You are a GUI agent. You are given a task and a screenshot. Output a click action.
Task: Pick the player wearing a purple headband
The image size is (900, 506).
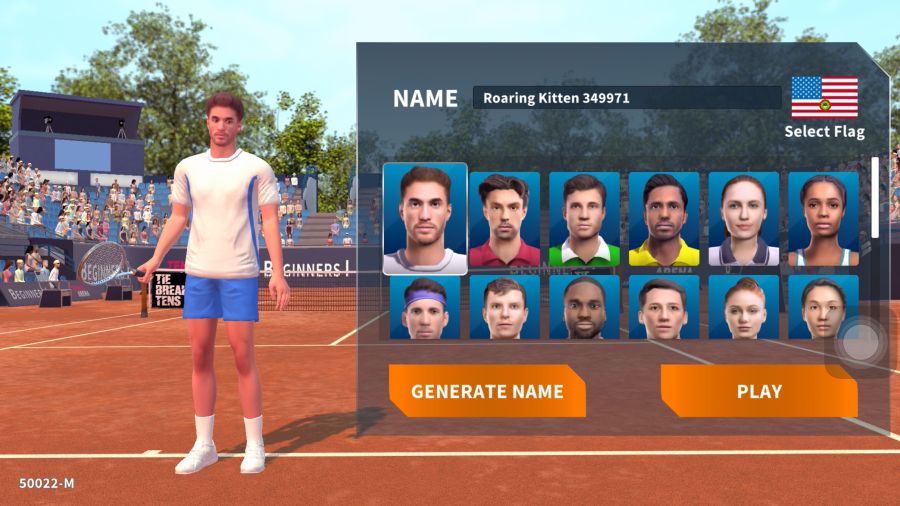pyautogui.click(x=425, y=307)
